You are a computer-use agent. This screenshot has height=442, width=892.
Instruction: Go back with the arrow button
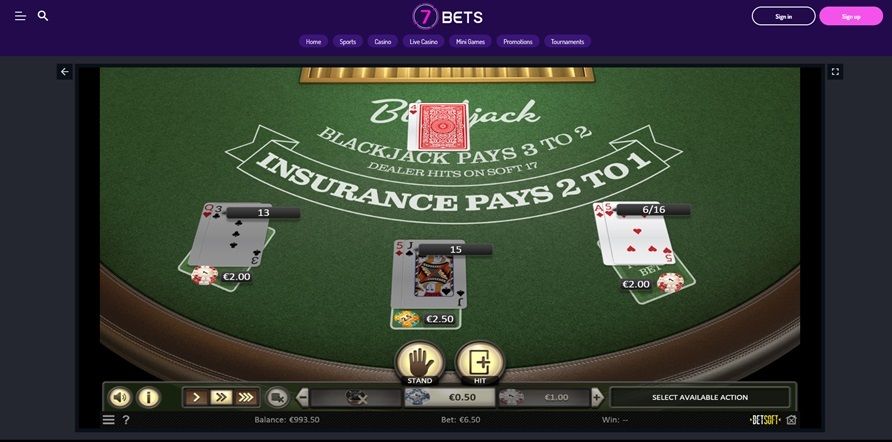[65, 72]
